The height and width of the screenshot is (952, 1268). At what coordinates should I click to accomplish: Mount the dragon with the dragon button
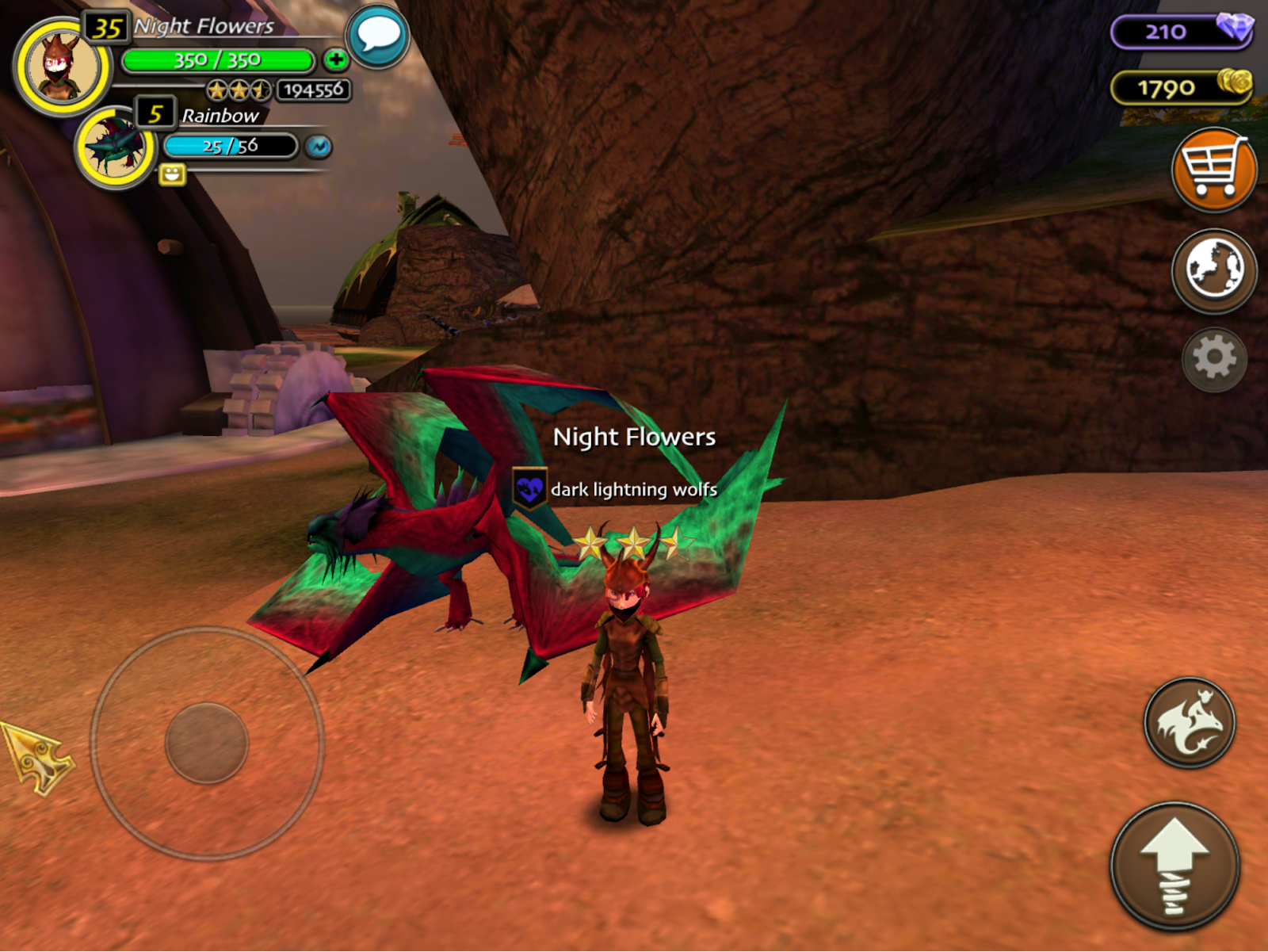click(1189, 722)
